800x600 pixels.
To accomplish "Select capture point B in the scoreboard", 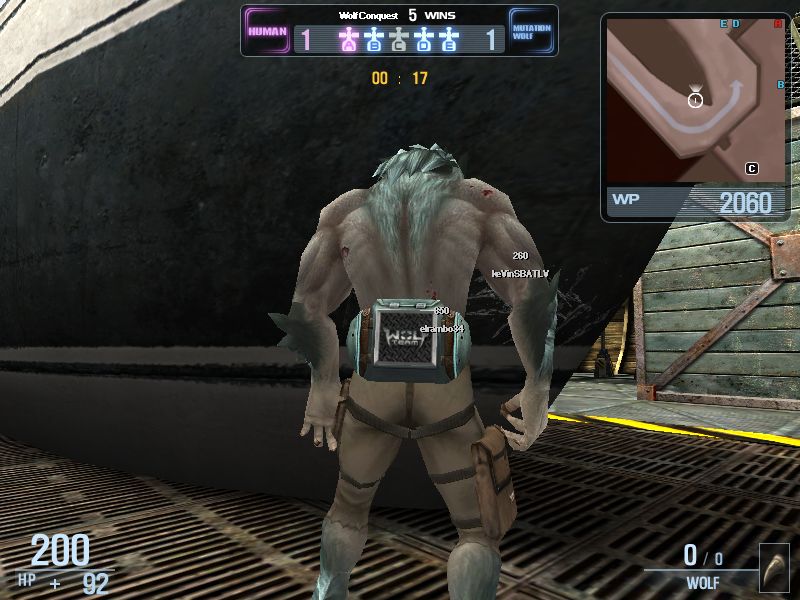I will point(374,40).
